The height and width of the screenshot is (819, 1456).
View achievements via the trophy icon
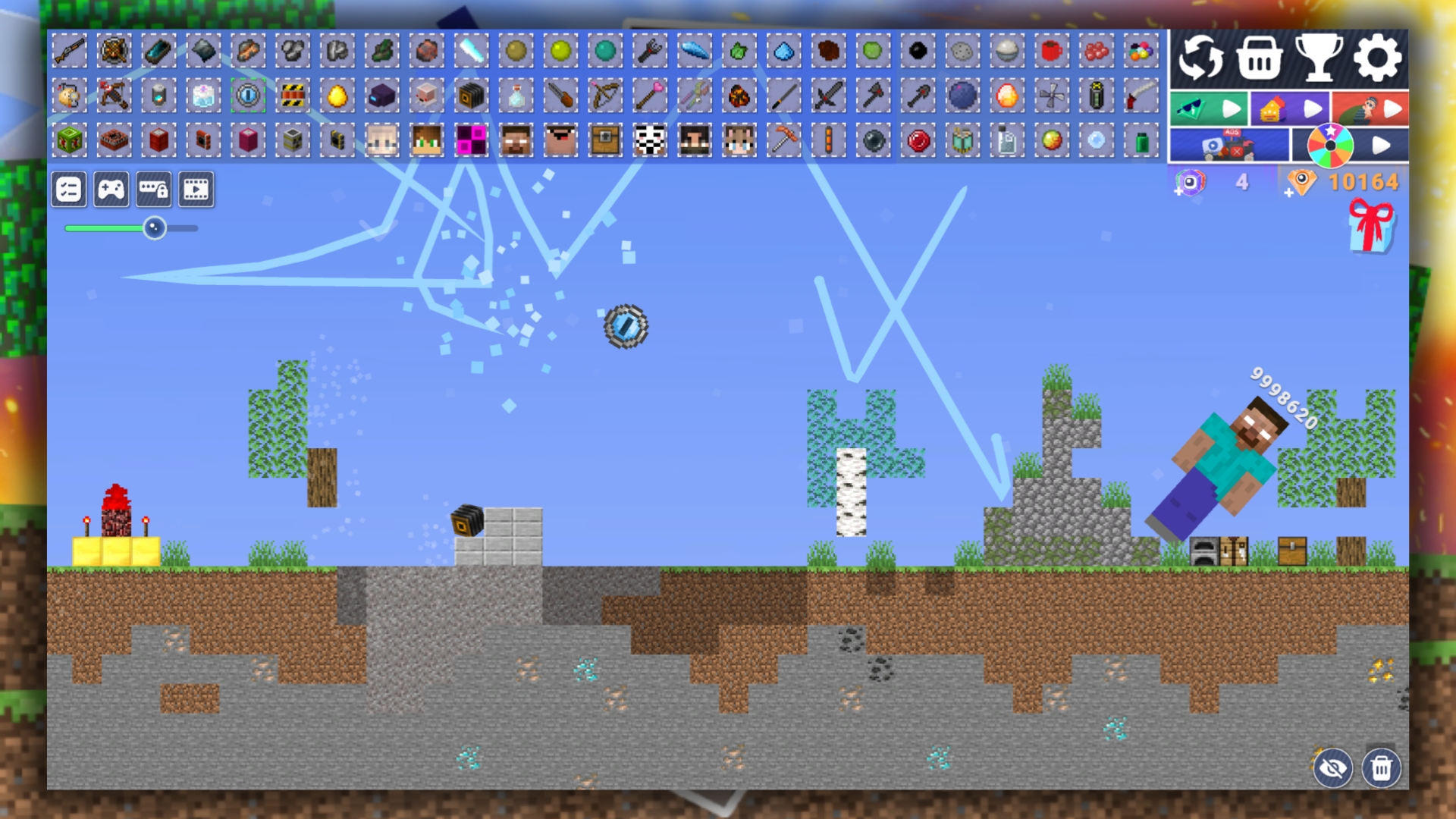click(1321, 57)
